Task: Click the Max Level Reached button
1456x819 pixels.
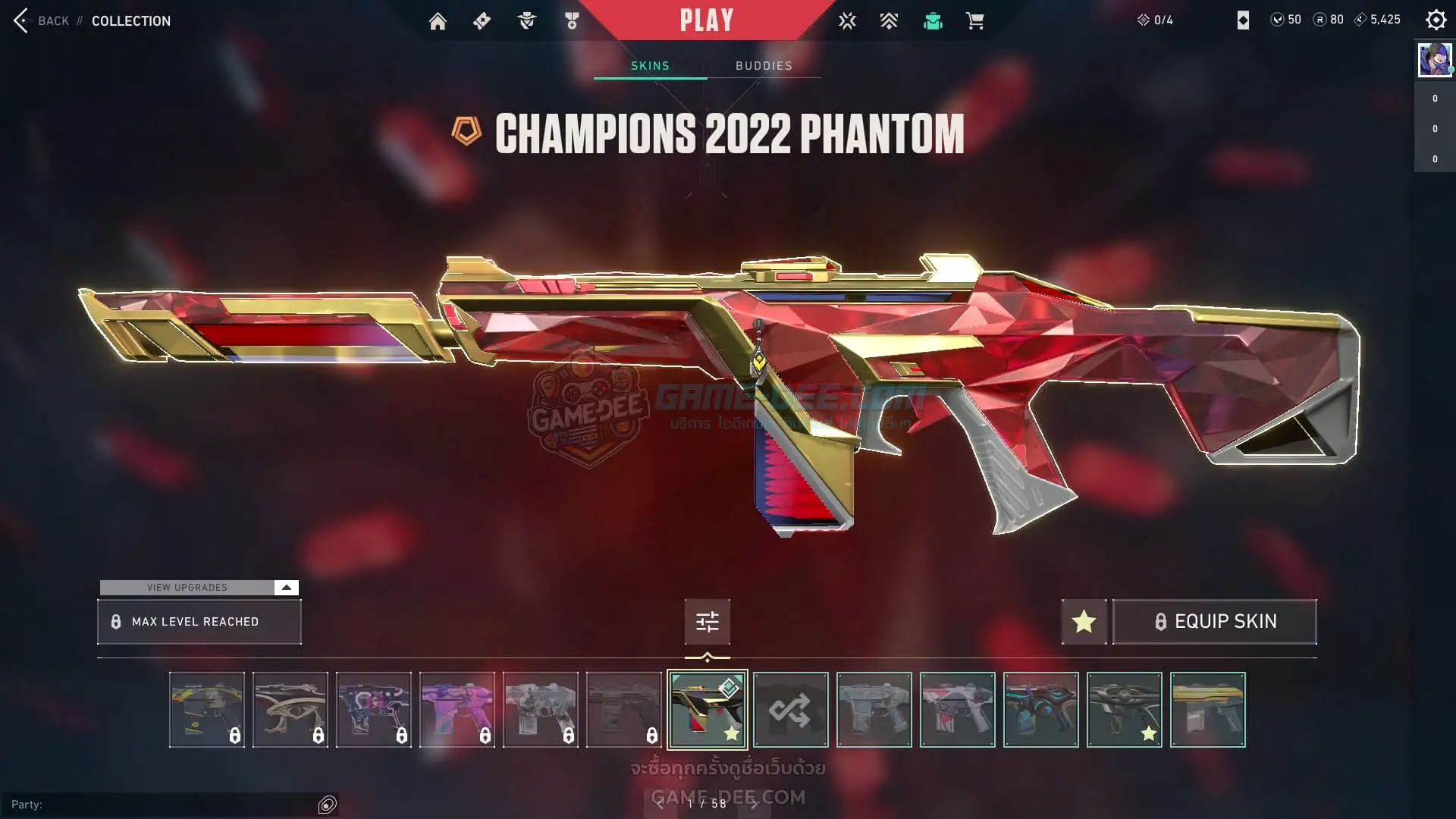Action: (199, 622)
